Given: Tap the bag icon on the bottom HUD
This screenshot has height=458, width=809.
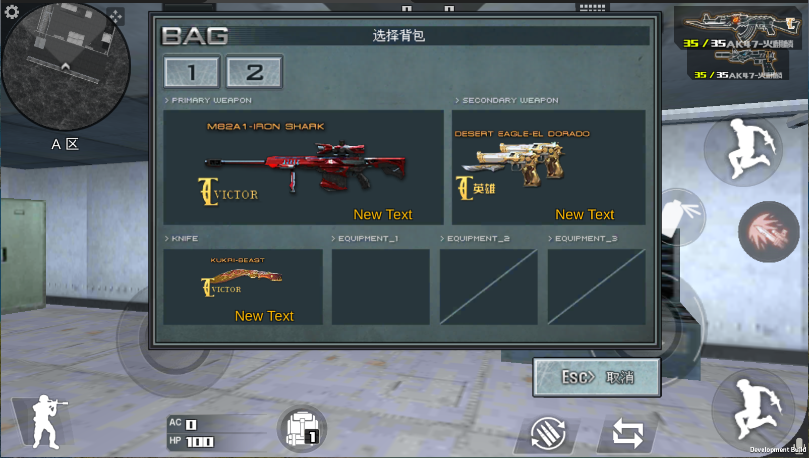Looking at the screenshot, I should tap(302, 430).
